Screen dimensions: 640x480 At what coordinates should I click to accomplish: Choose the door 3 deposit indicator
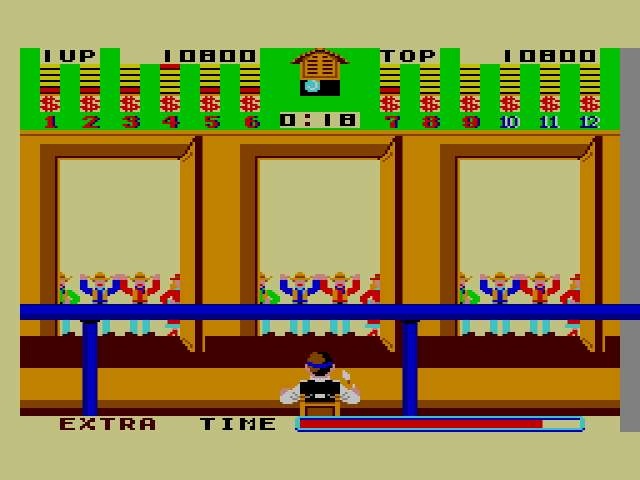tap(130, 102)
